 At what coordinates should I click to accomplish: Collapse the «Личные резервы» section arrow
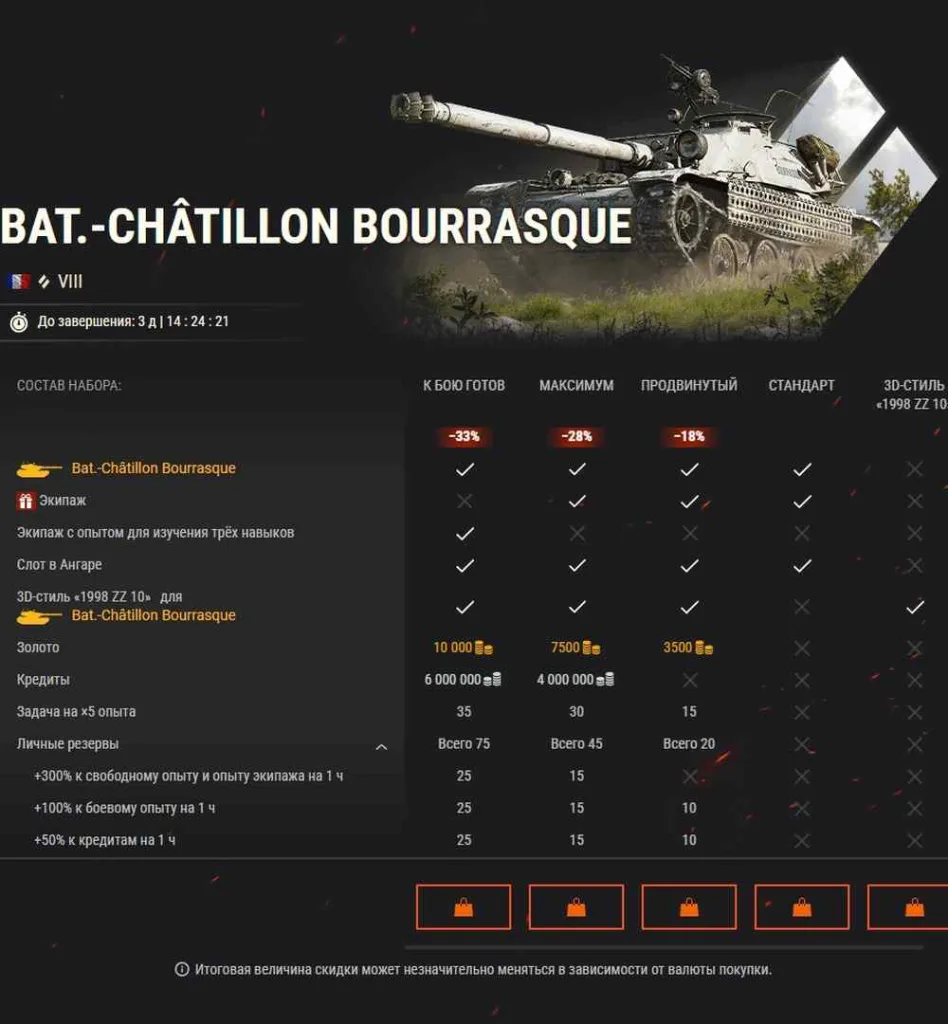pyautogui.click(x=381, y=745)
